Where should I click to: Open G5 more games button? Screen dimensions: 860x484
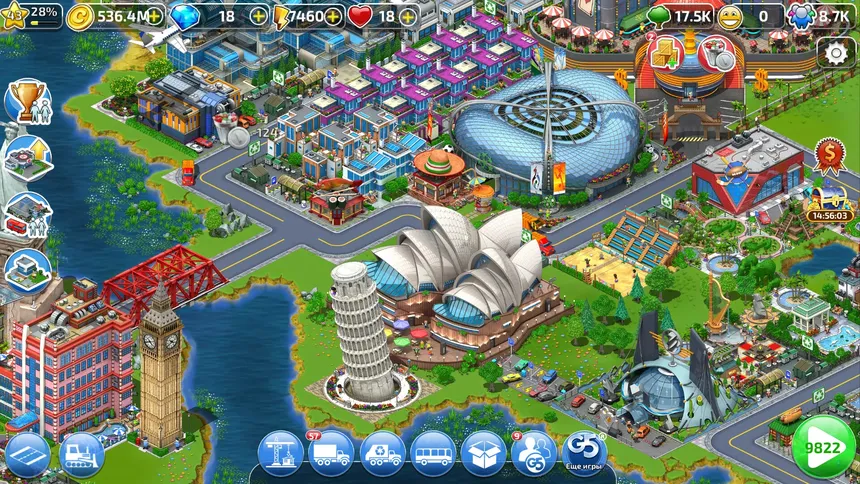tap(585, 452)
